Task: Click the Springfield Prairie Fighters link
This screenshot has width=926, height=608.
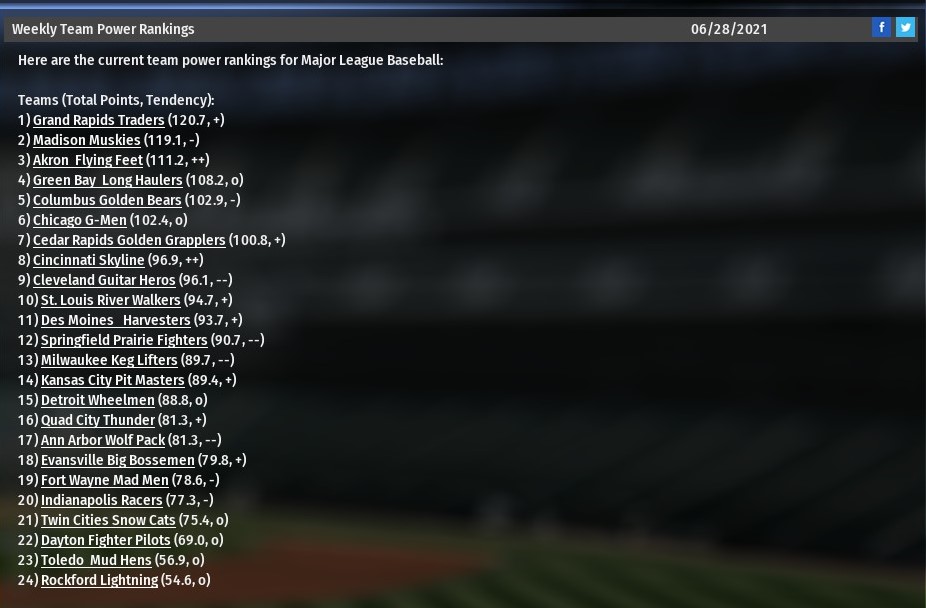Action: pos(124,340)
